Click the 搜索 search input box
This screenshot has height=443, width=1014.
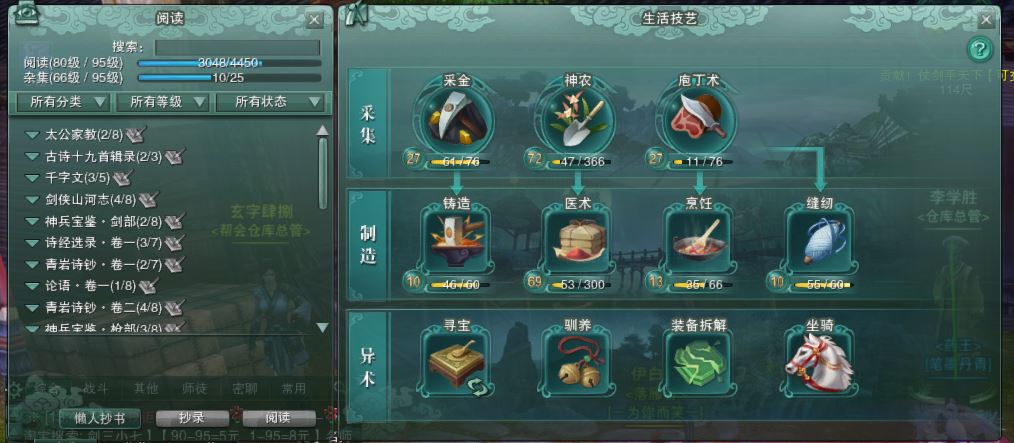click(237, 47)
